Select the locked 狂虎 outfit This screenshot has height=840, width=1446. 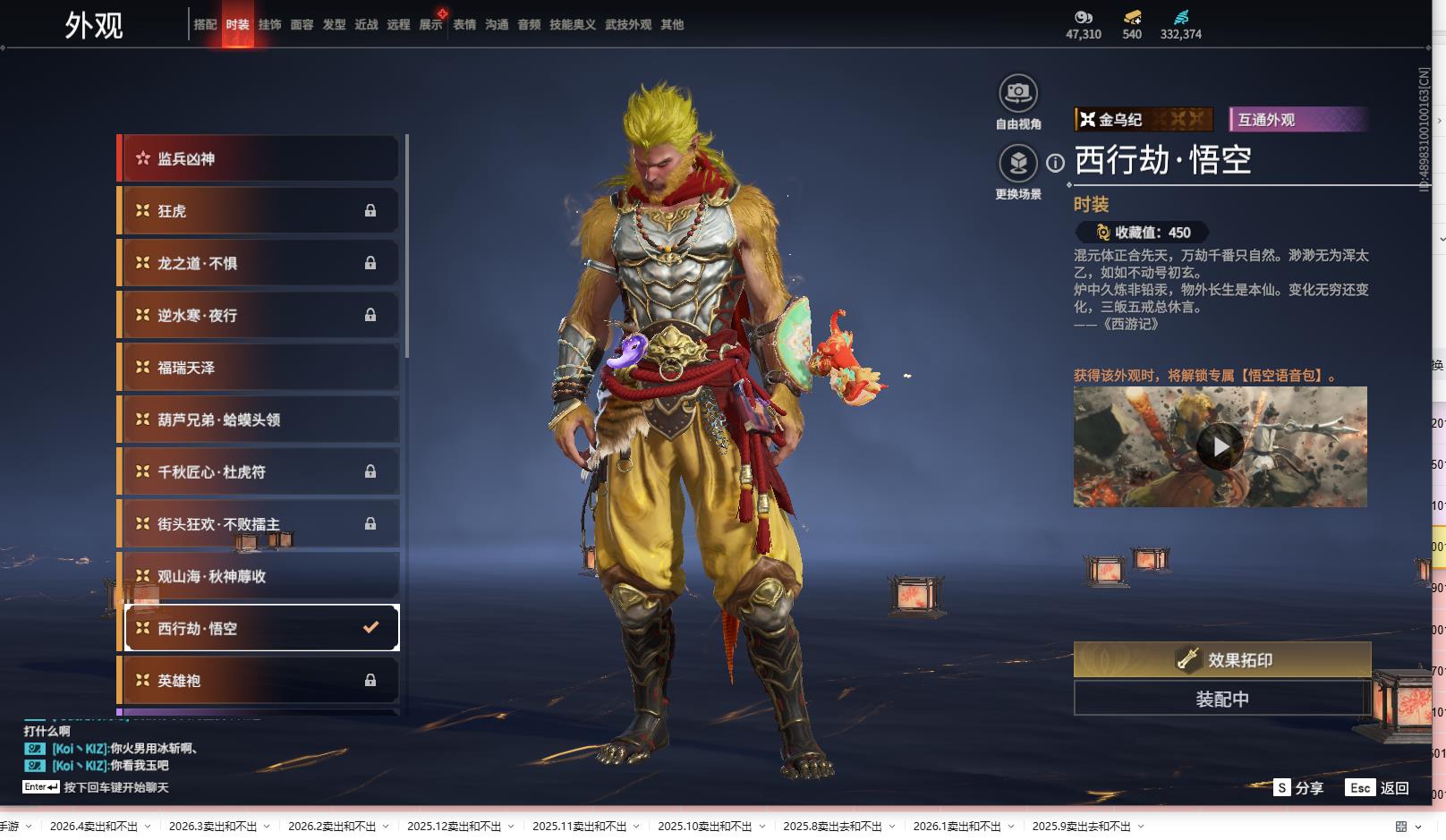(259, 211)
